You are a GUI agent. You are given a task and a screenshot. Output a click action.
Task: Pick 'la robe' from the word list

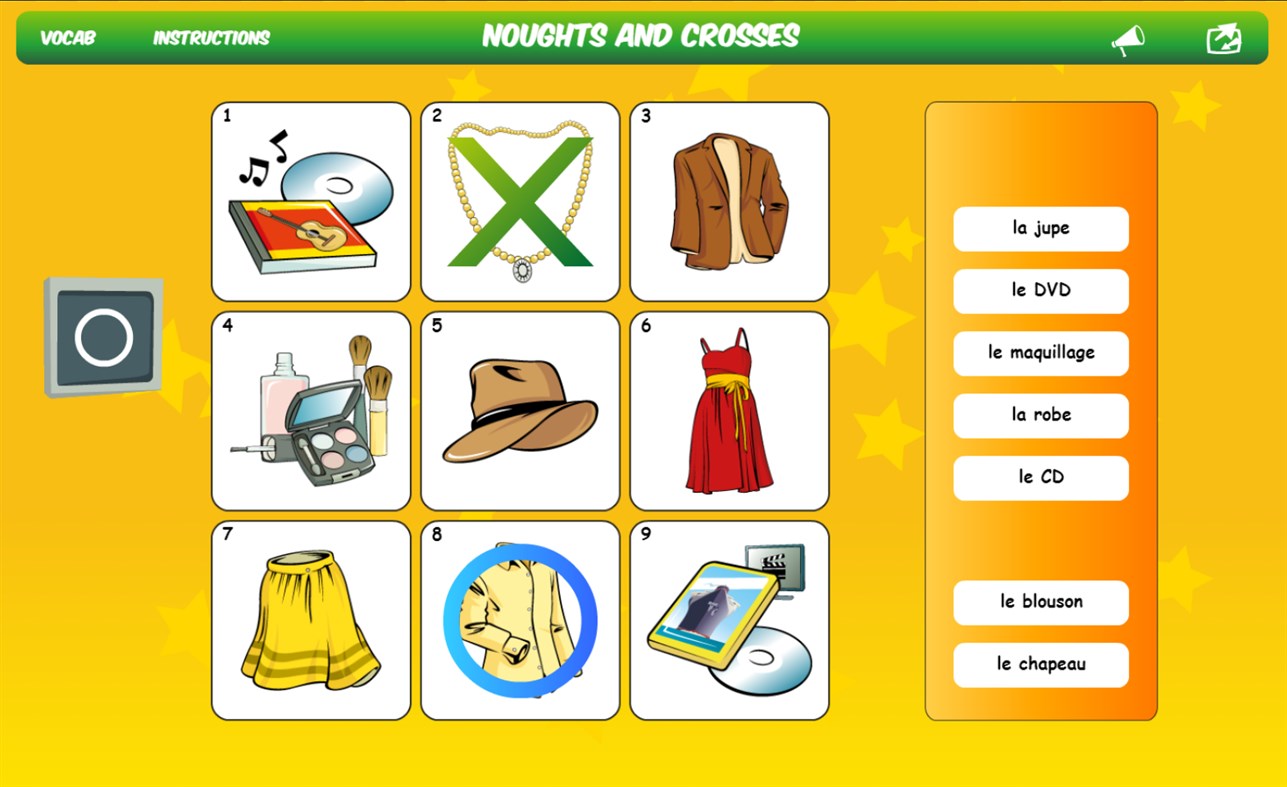(x=1041, y=415)
